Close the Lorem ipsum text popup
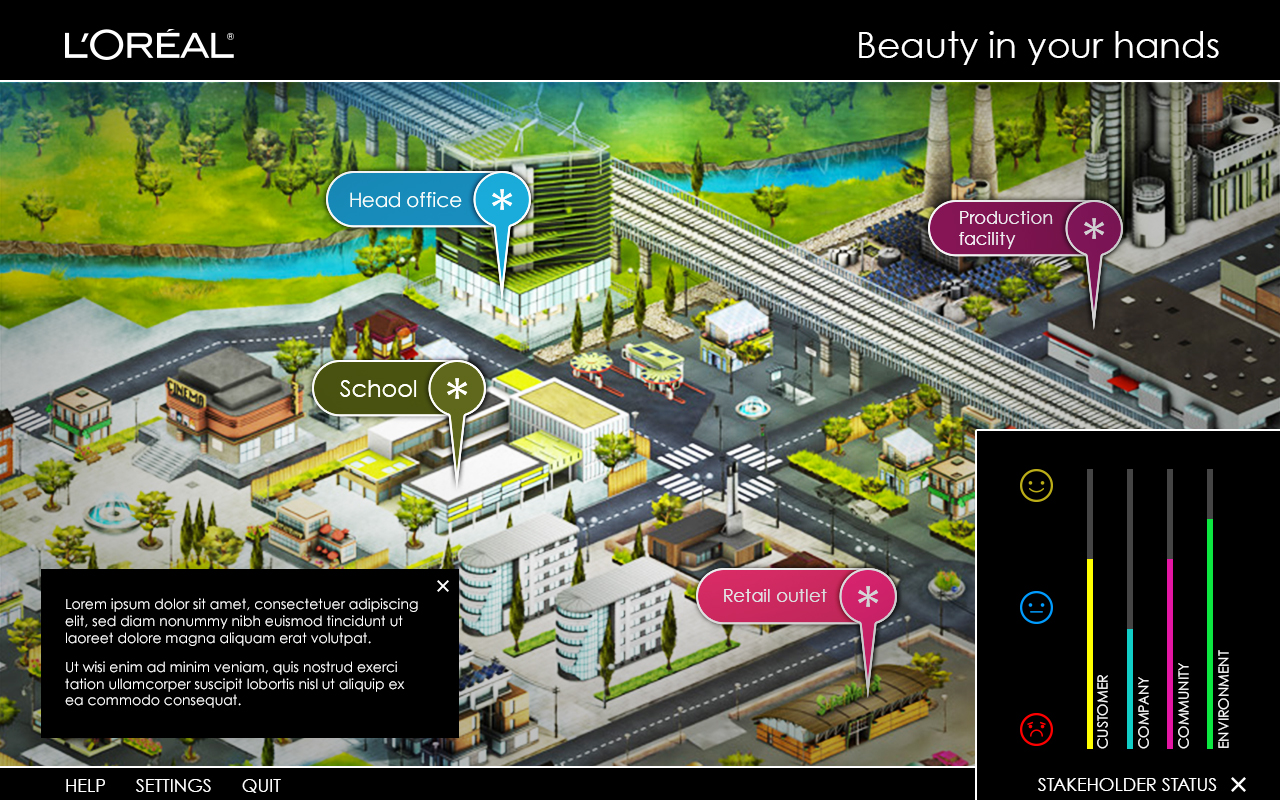 [443, 586]
